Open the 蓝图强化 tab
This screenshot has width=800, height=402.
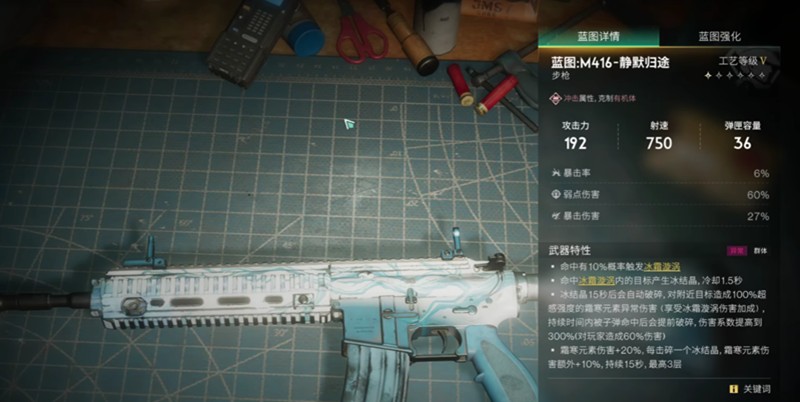[x=719, y=35]
